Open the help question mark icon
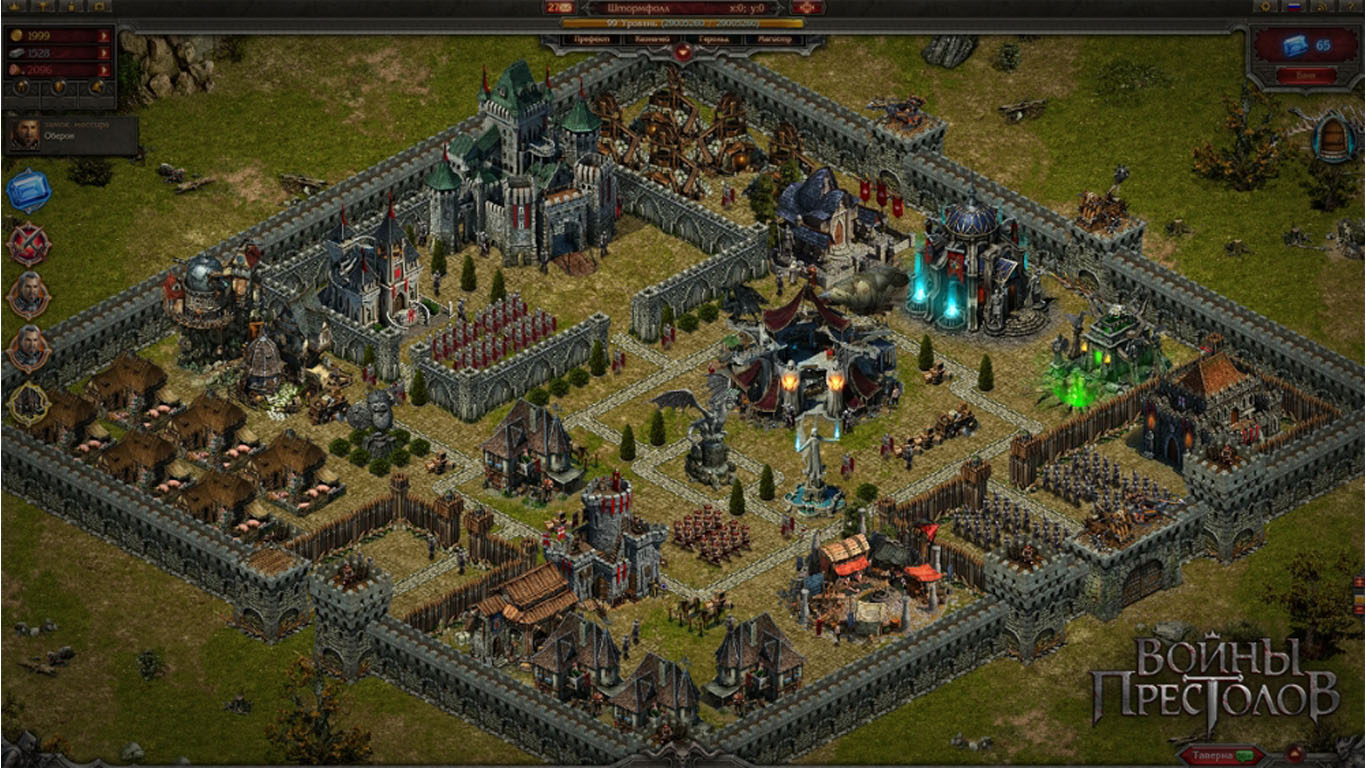Viewport: 1366px width, 768px height. pos(1352,7)
